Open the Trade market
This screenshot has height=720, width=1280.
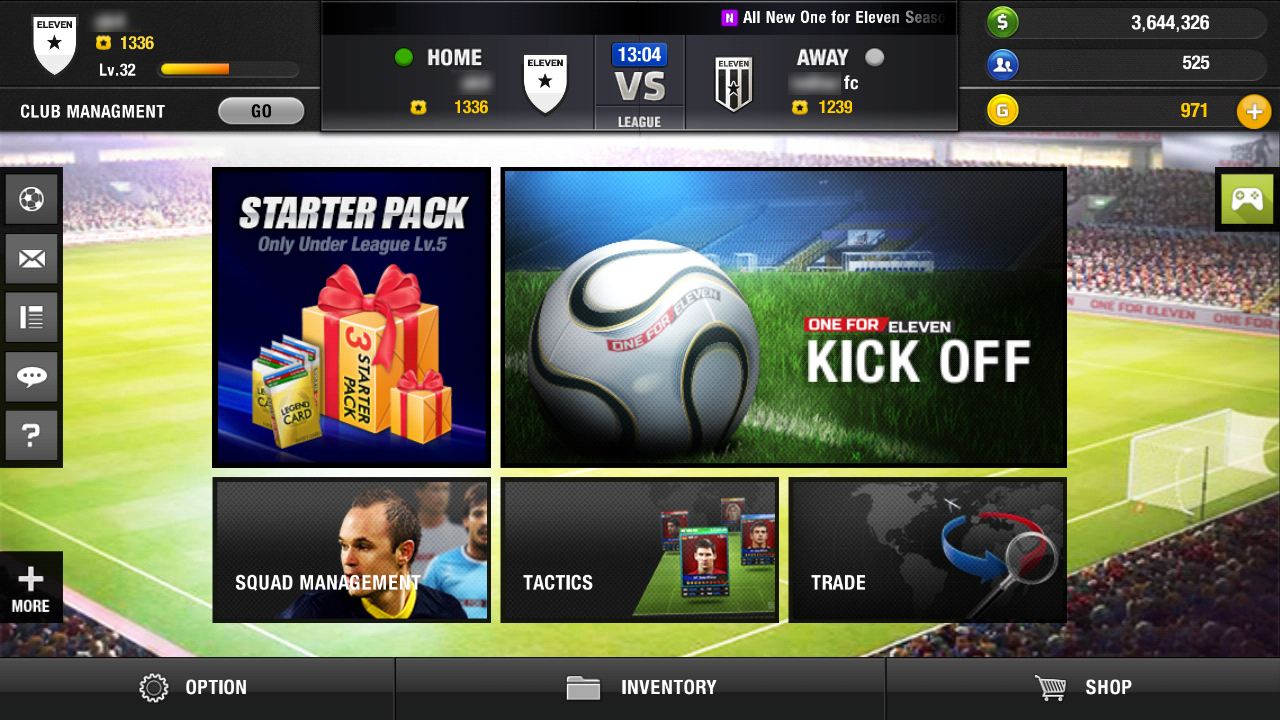point(927,550)
